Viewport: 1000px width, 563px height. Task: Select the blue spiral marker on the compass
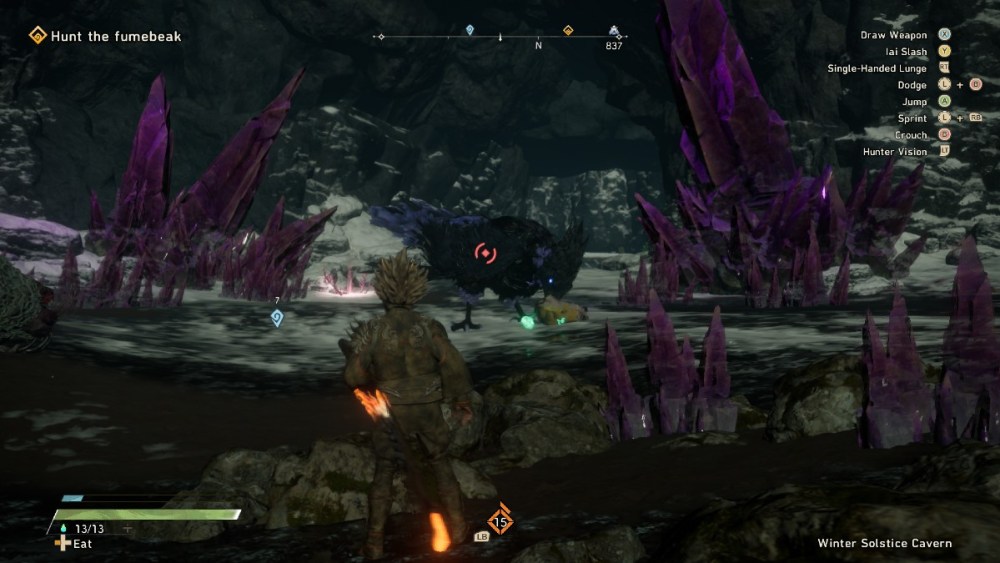470,31
